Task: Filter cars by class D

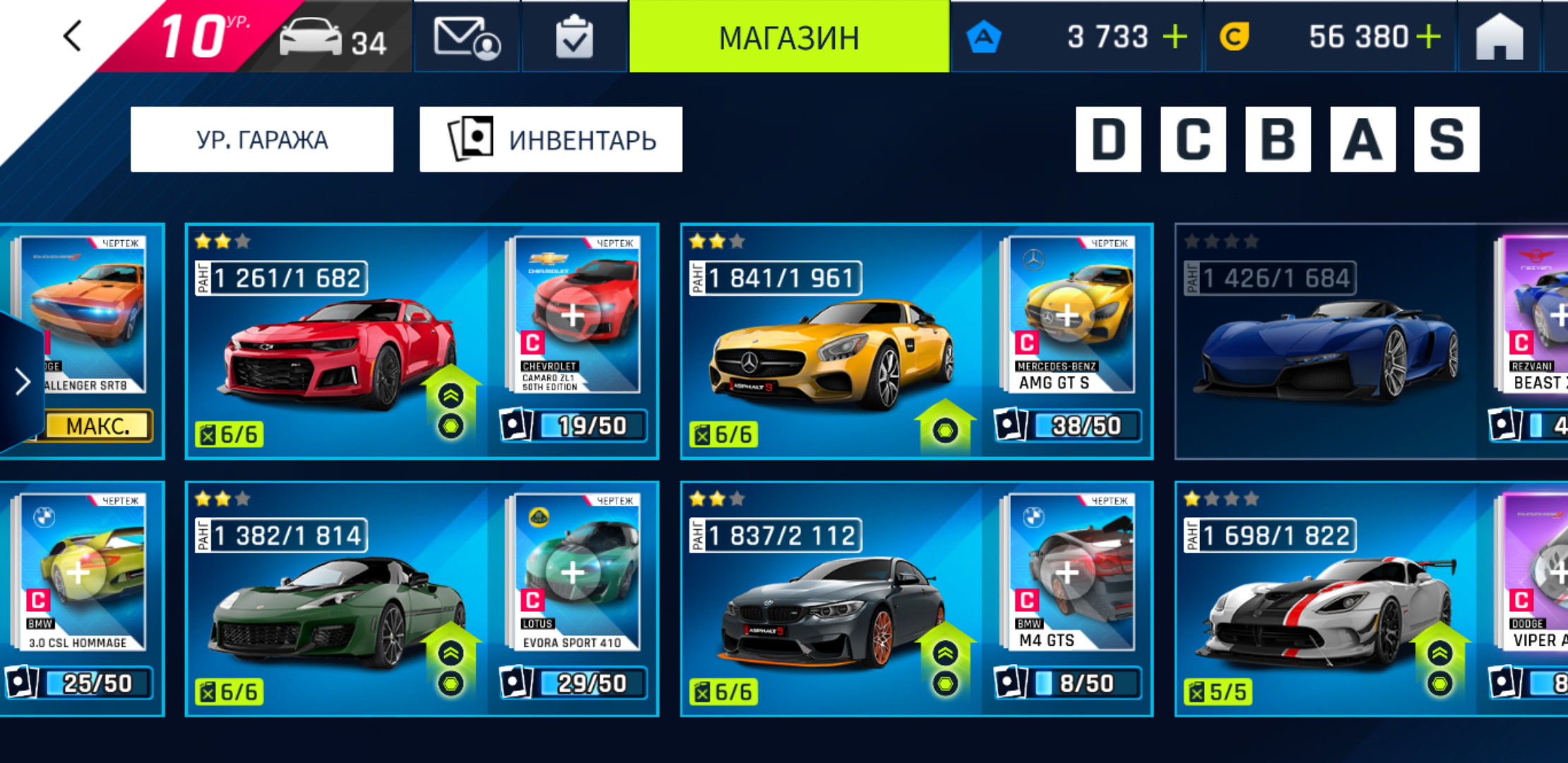Action: point(1108,139)
